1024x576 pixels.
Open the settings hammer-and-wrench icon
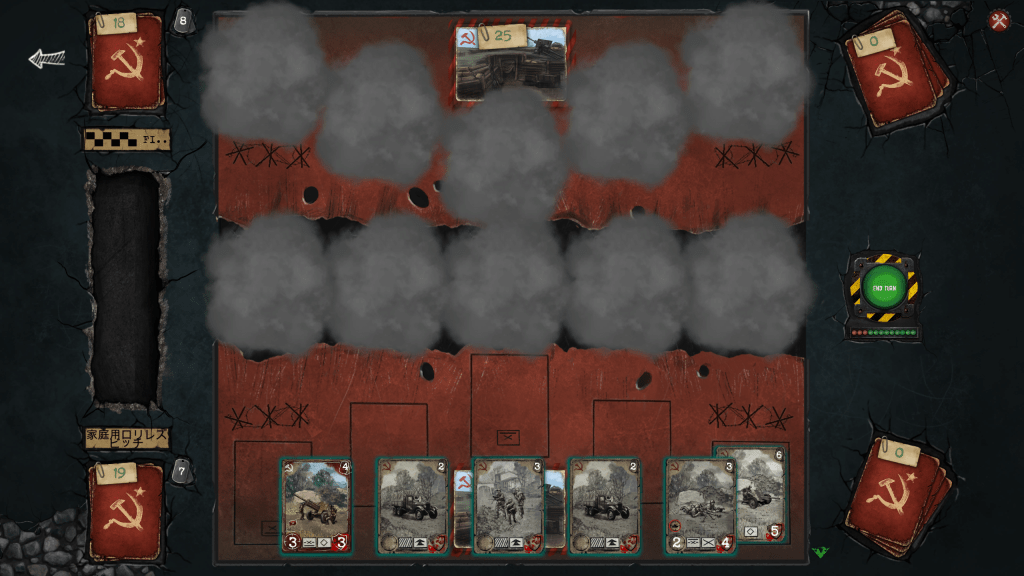click(999, 21)
